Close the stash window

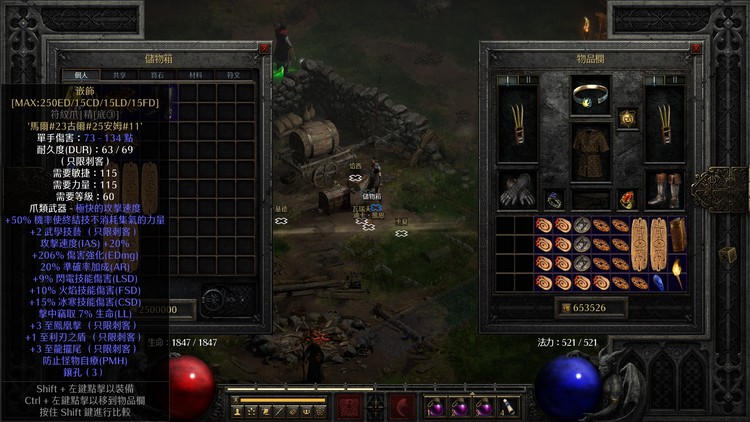coord(264,48)
